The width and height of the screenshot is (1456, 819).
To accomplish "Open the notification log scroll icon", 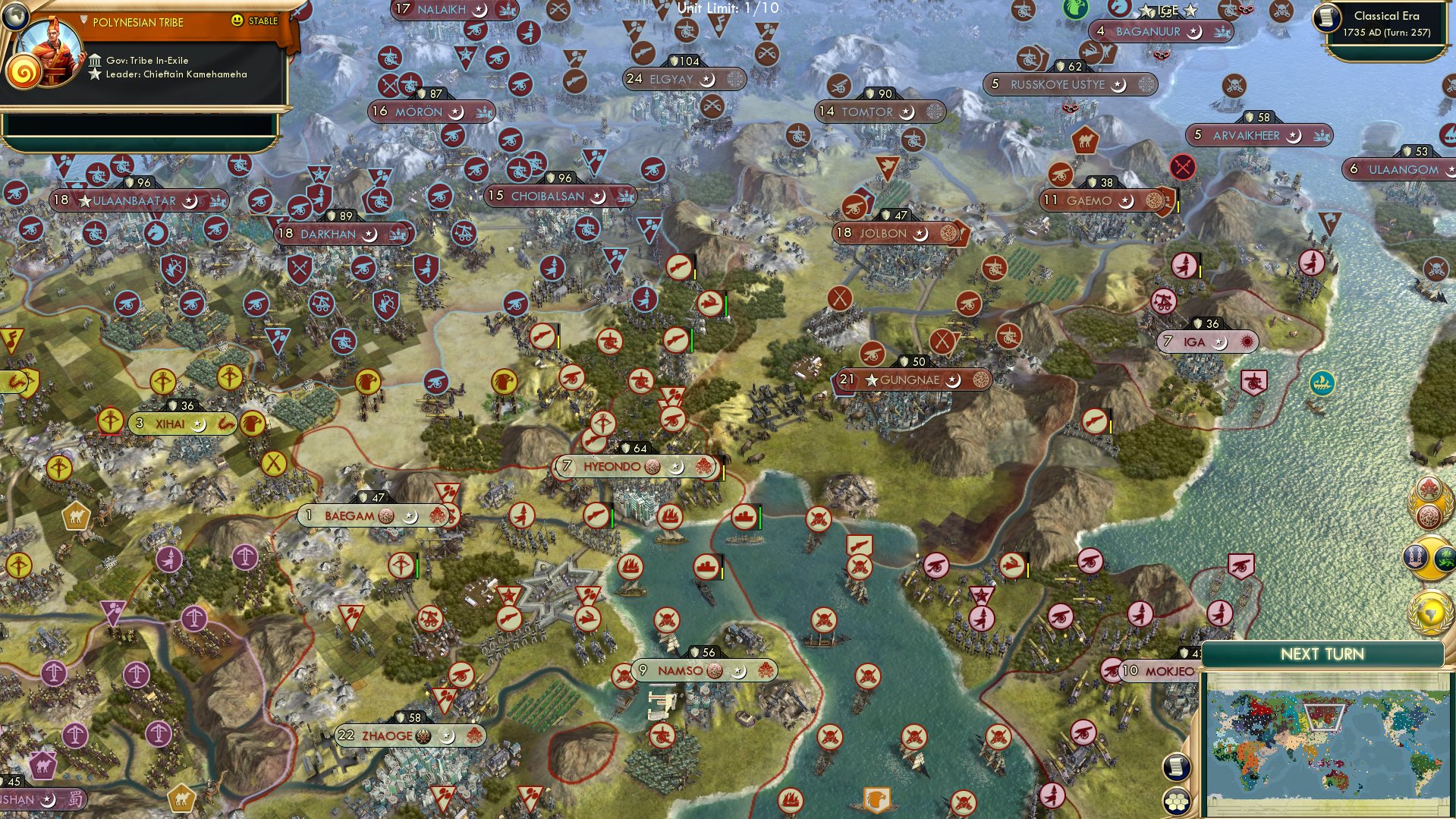I will [1176, 767].
